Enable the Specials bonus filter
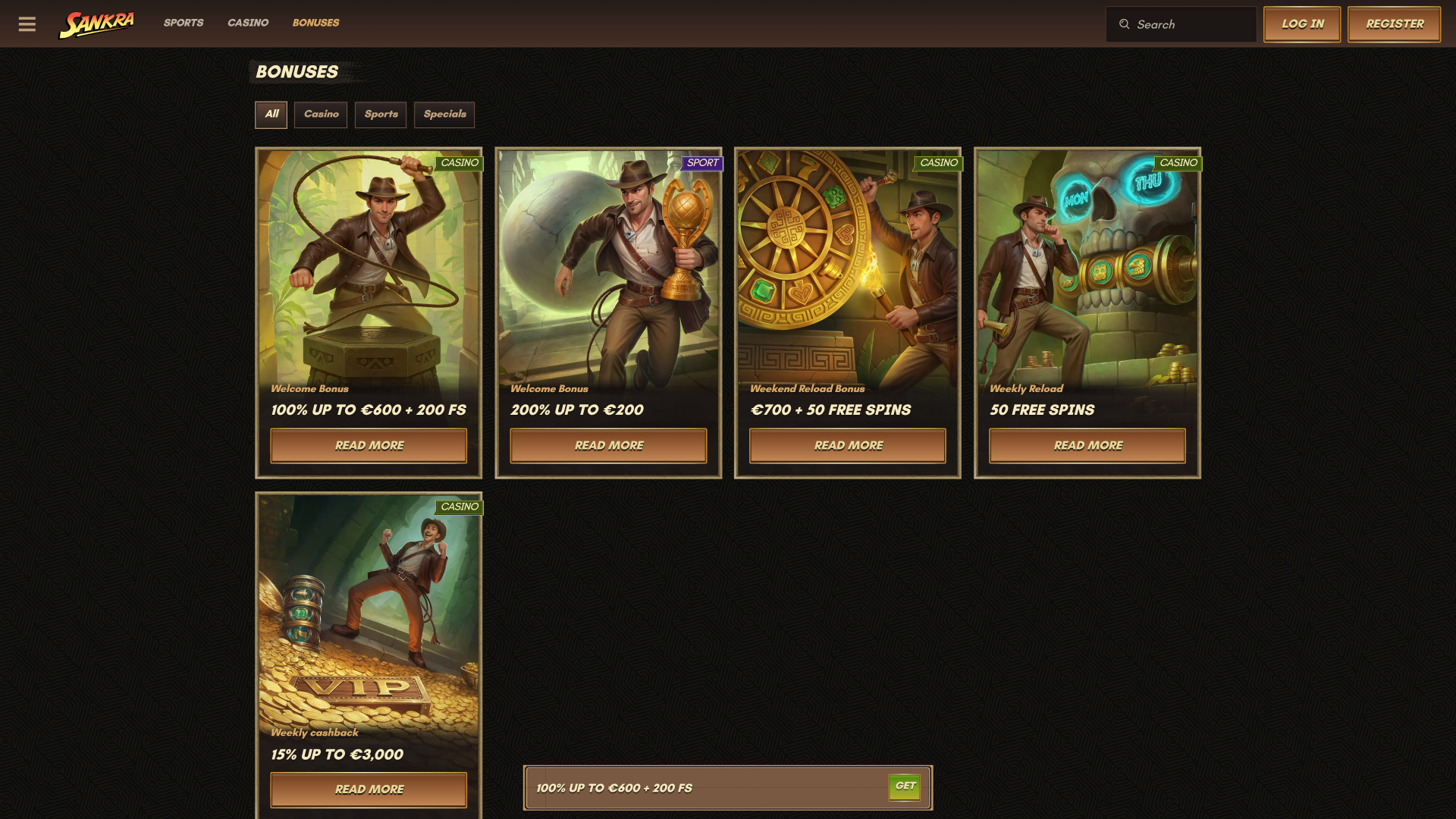Image resolution: width=1456 pixels, height=819 pixels. pyautogui.click(x=444, y=115)
